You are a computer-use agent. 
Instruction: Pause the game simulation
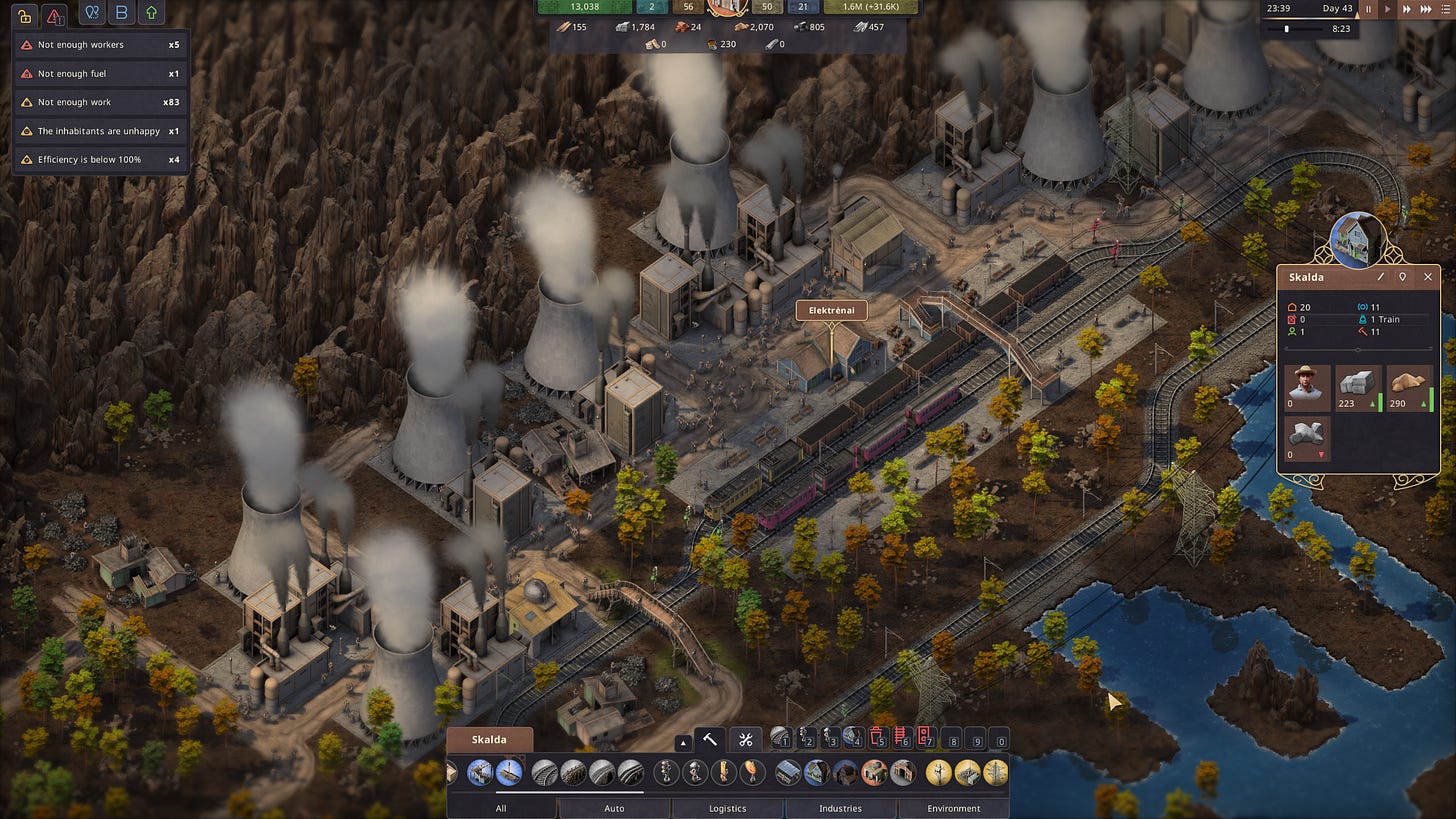click(1368, 9)
